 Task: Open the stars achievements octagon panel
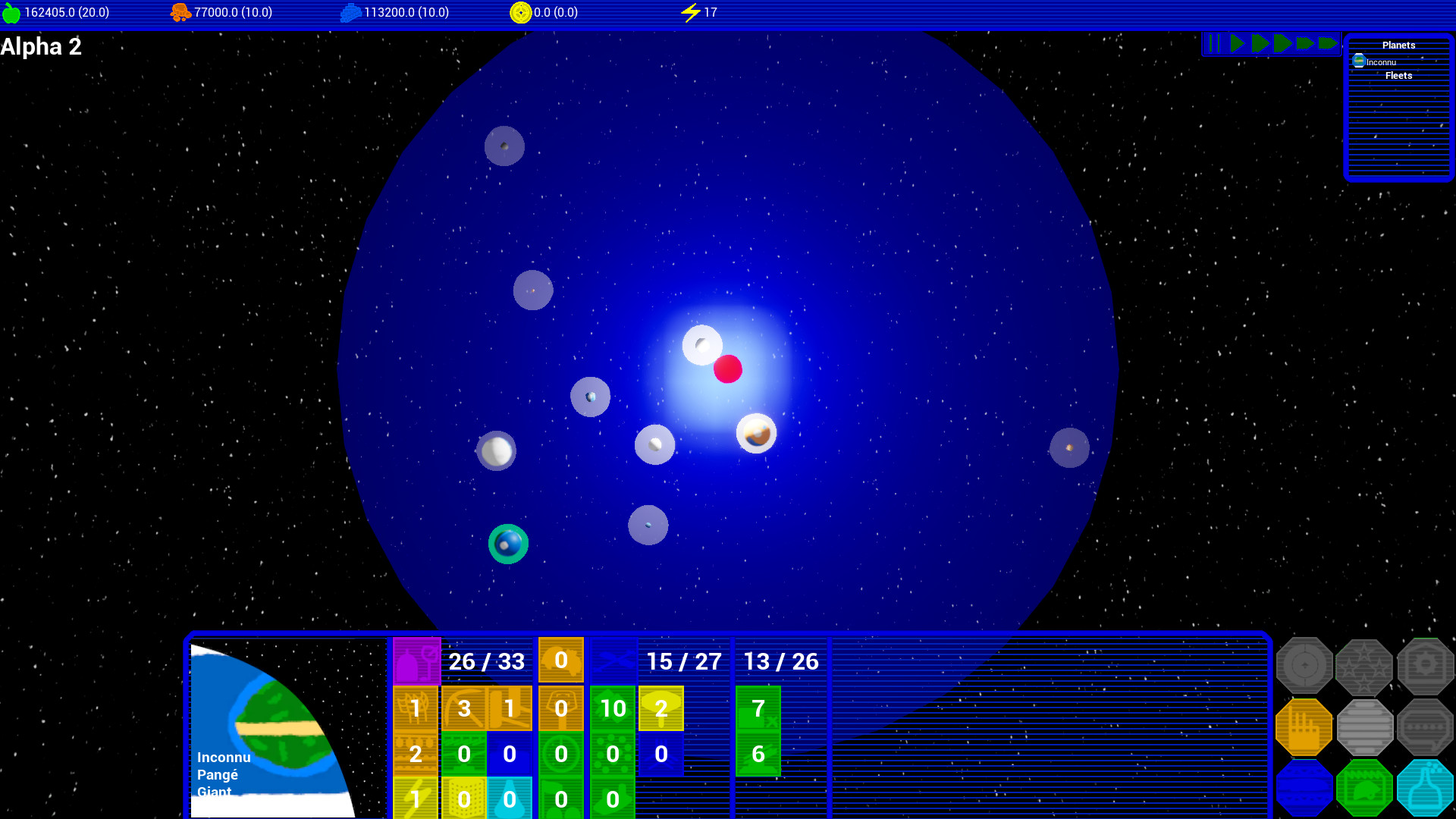pyautogui.click(x=1365, y=666)
